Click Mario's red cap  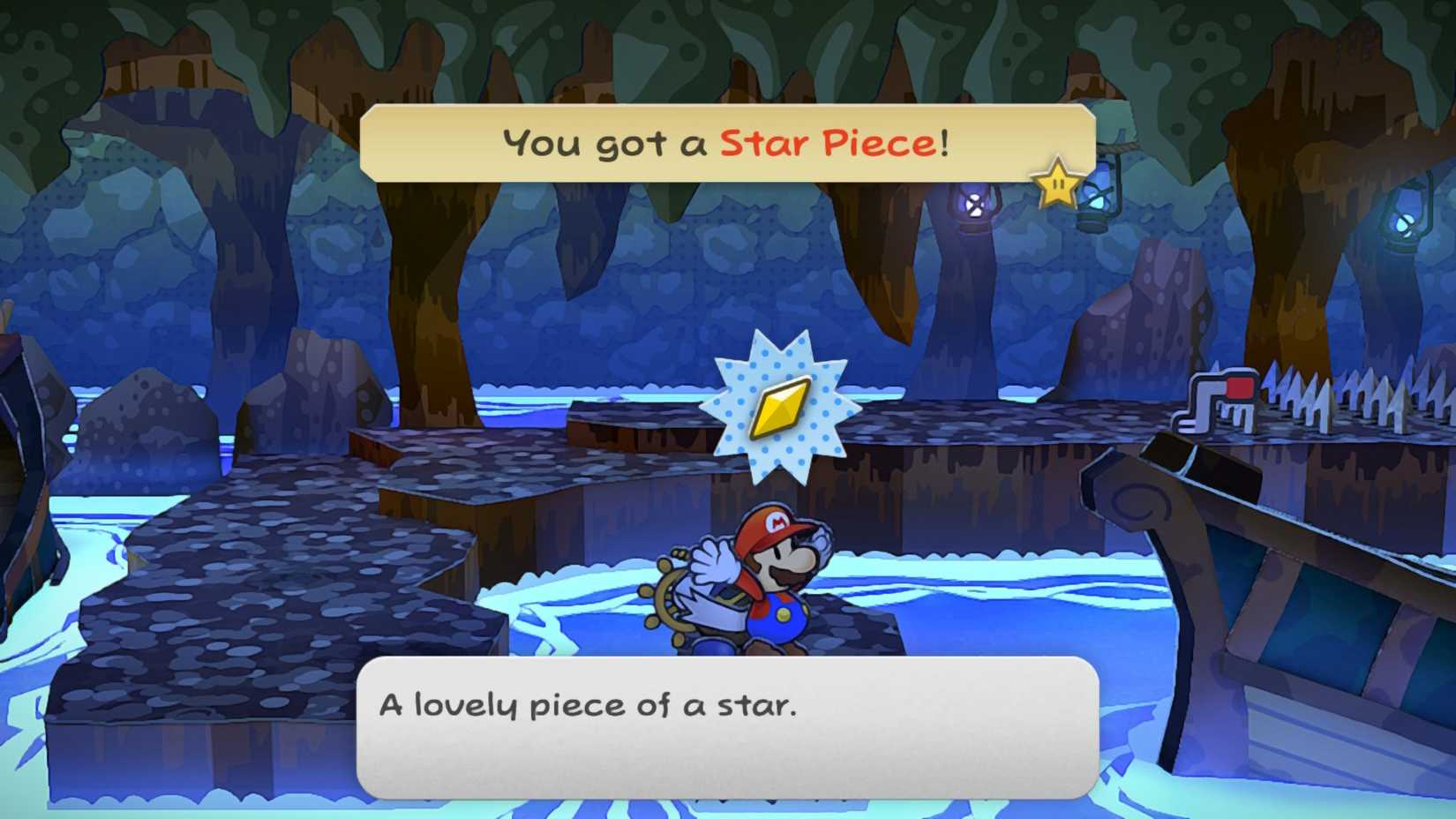(x=775, y=523)
